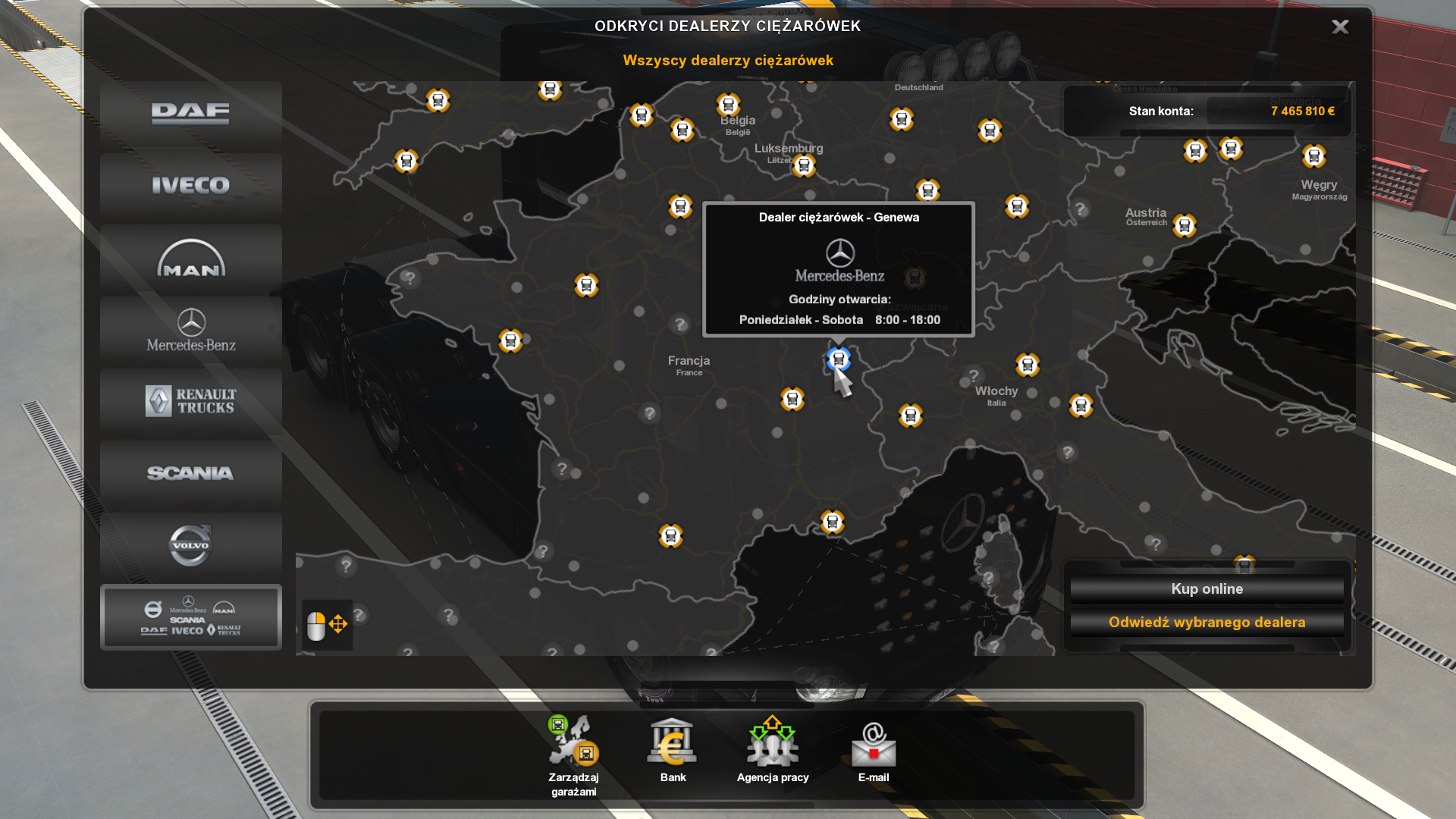The height and width of the screenshot is (819, 1456).
Task: Open Zarządzaj garażami
Action: 574,755
